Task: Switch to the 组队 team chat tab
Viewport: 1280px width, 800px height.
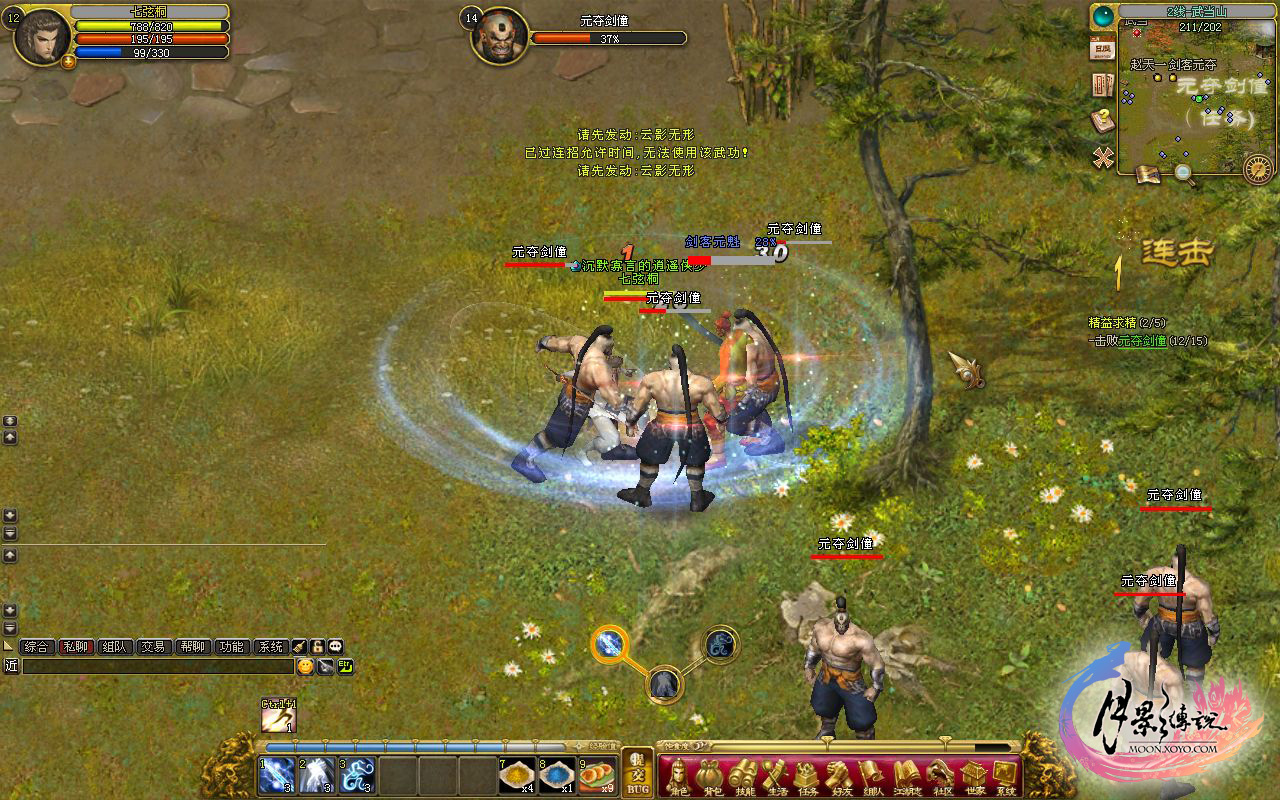Action: click(114, 647)
